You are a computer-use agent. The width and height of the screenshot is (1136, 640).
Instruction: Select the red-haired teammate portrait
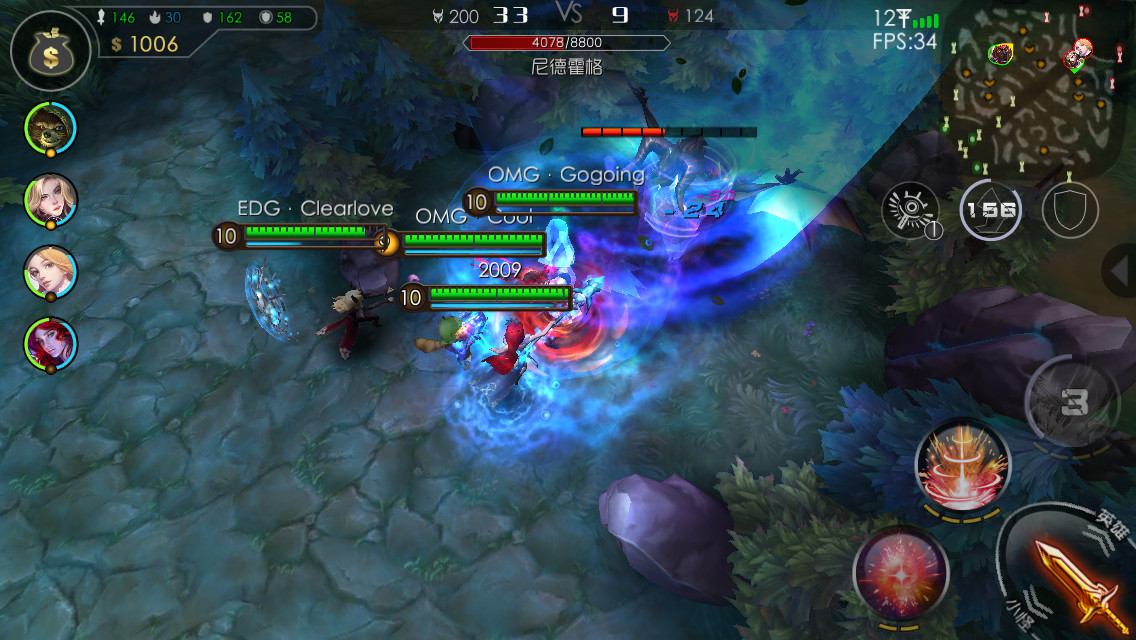click(x=50, y=344)
